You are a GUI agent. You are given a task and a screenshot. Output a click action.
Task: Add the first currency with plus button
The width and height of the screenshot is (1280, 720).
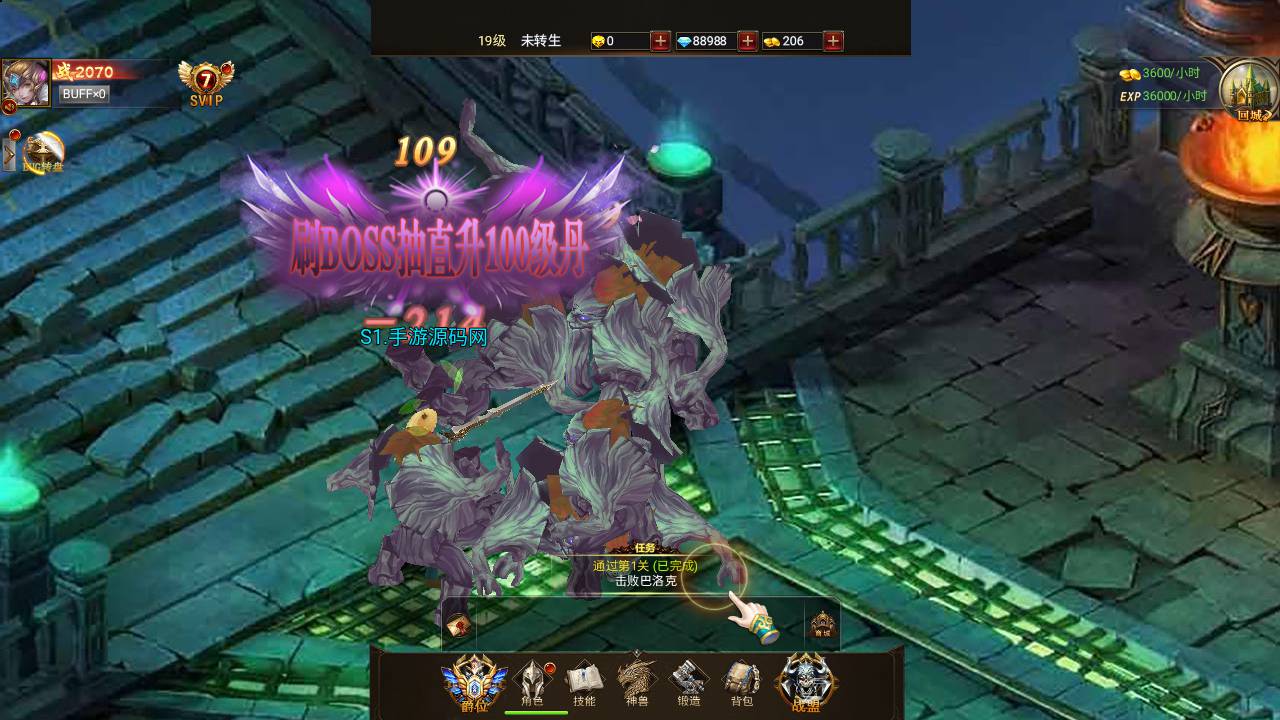point(660,41)
